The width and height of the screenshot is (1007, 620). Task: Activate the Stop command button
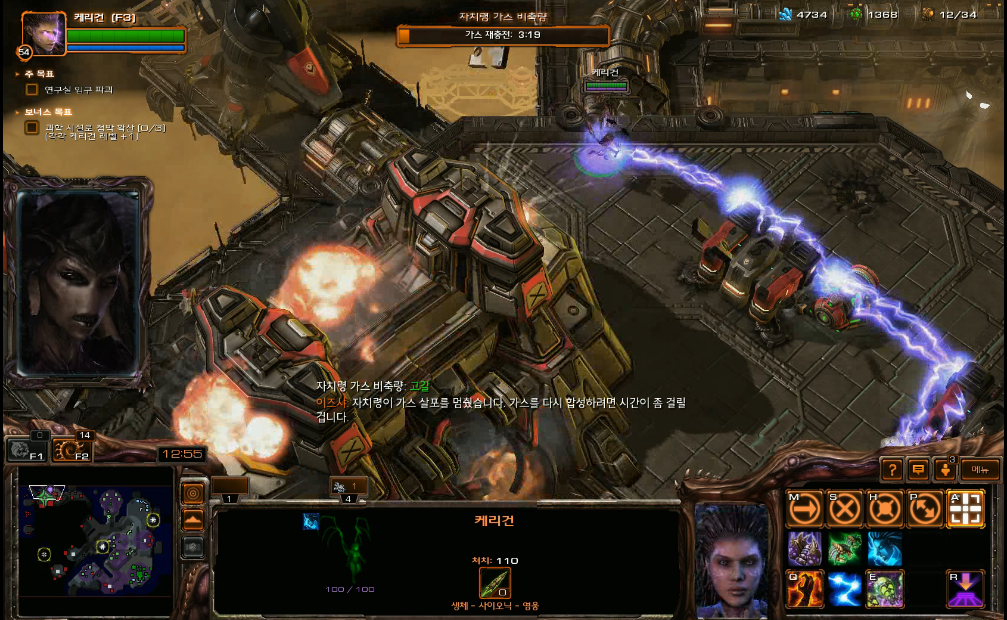845,509
